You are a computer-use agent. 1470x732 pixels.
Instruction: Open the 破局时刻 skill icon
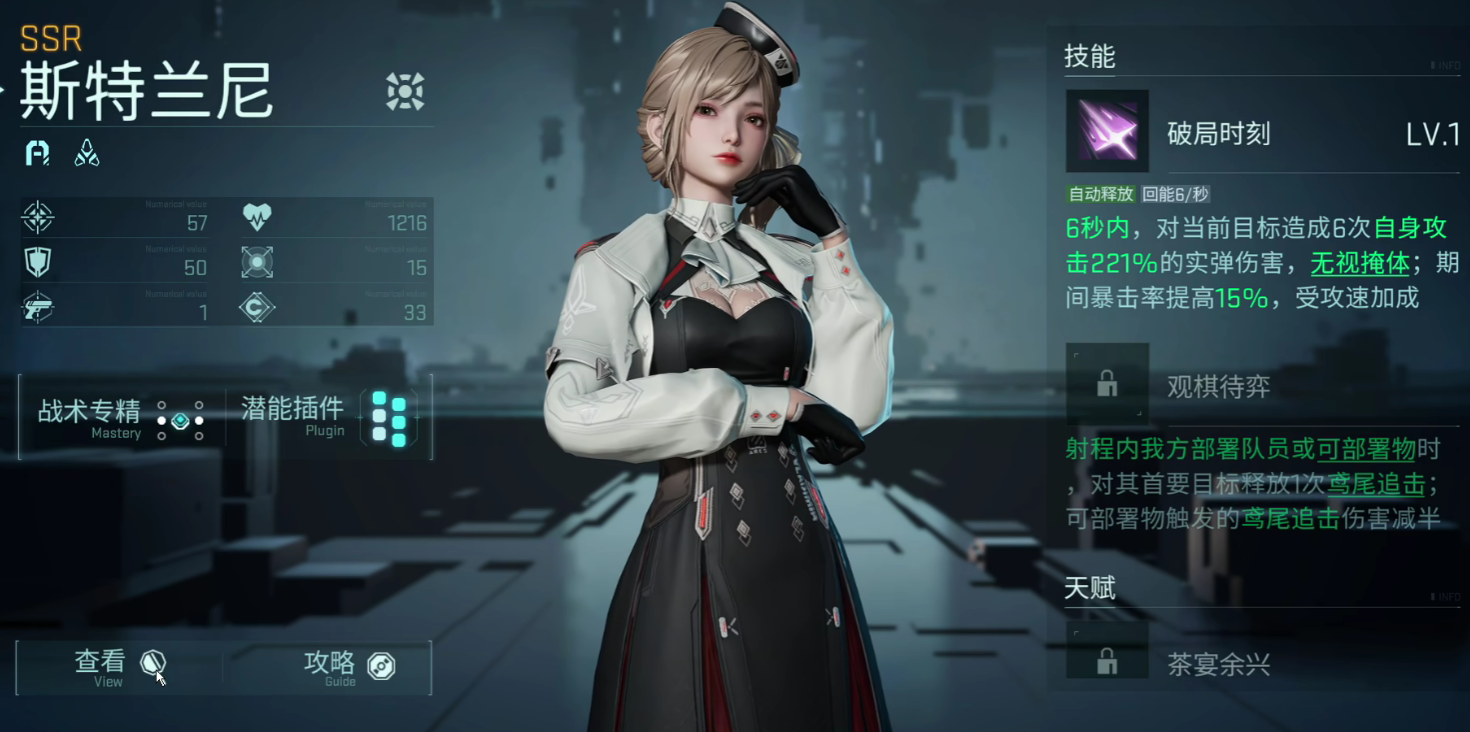(x=1106, y=132)
